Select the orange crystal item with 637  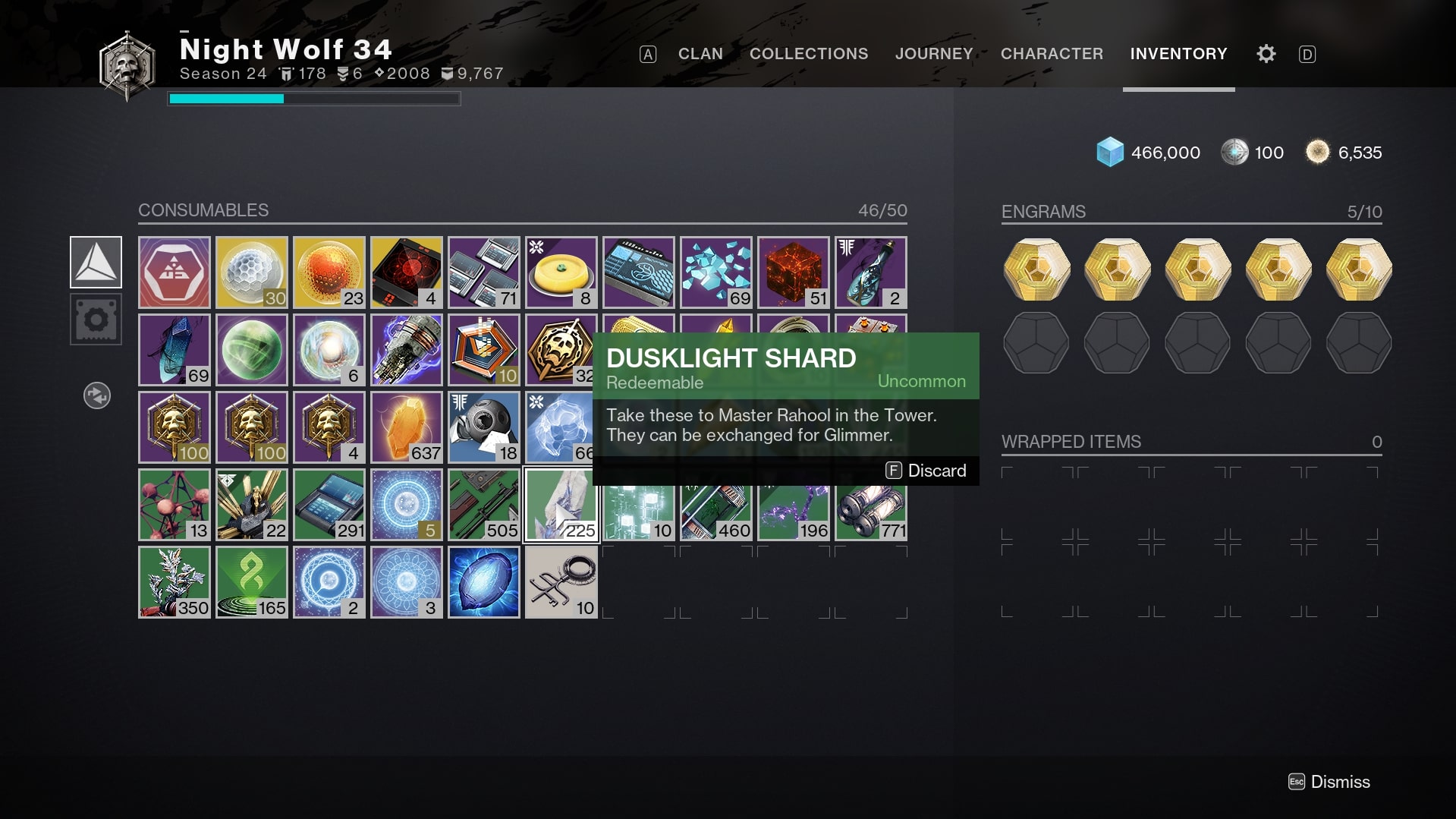(x=406, y=427)
